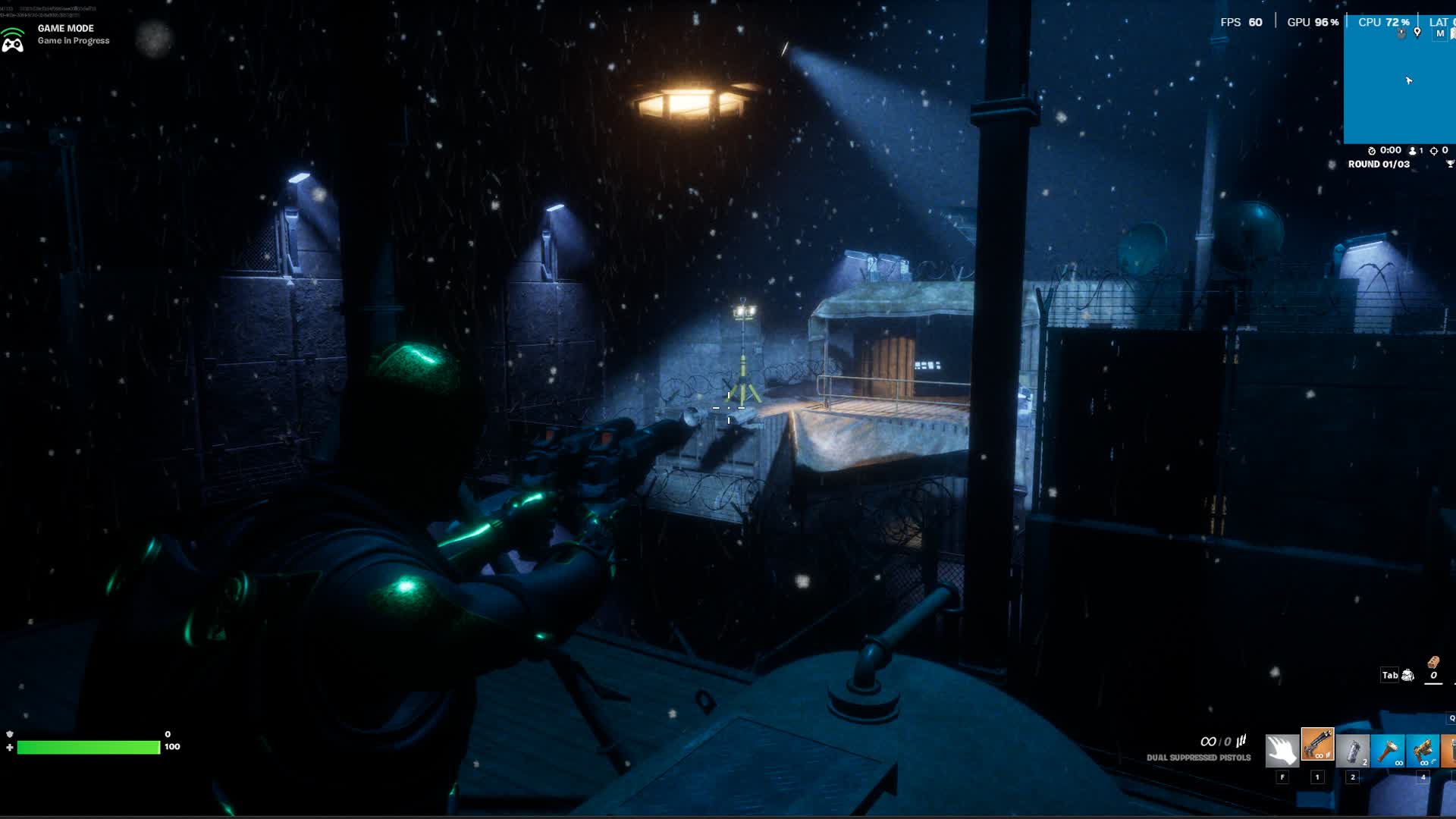
Task: Select the wood resource counter icon
Action: coord(1433,662)
